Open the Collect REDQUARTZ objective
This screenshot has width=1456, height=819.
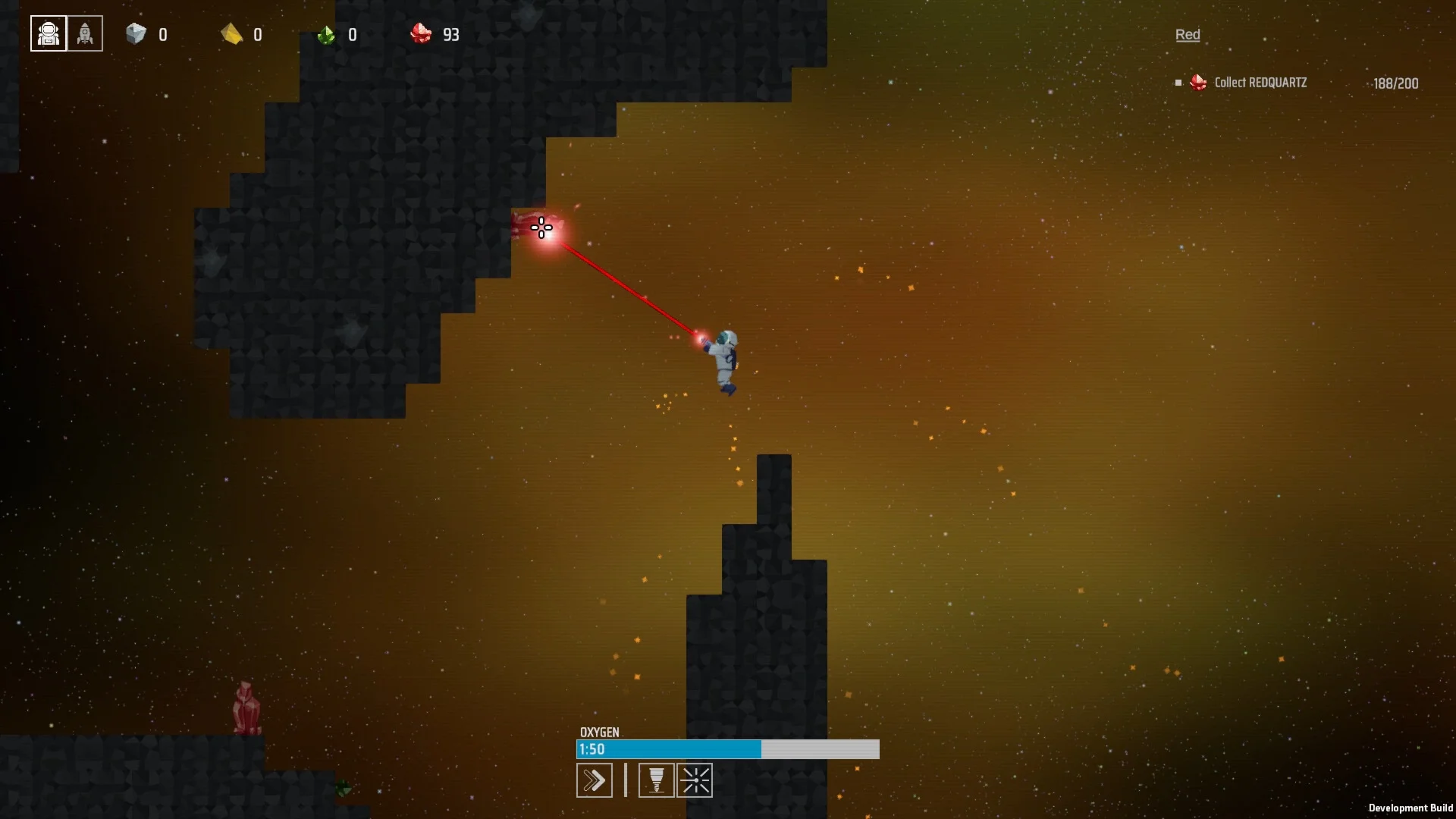pos(1260,83)
